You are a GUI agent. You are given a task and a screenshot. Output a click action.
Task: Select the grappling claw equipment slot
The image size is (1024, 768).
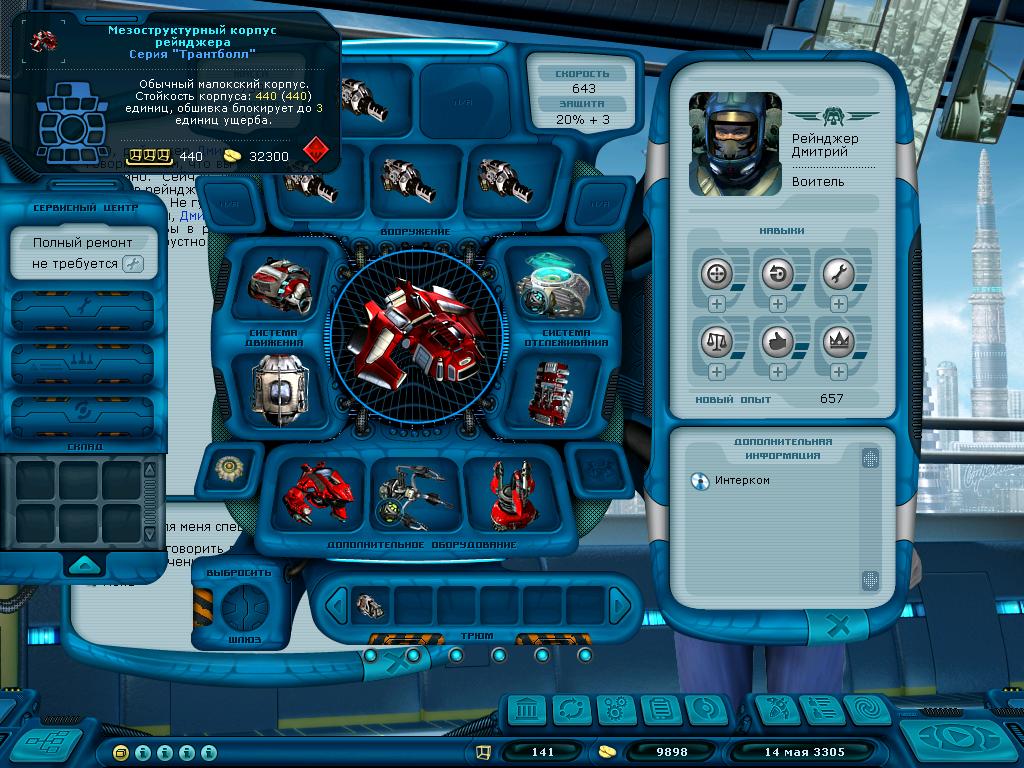pos(413,494)
